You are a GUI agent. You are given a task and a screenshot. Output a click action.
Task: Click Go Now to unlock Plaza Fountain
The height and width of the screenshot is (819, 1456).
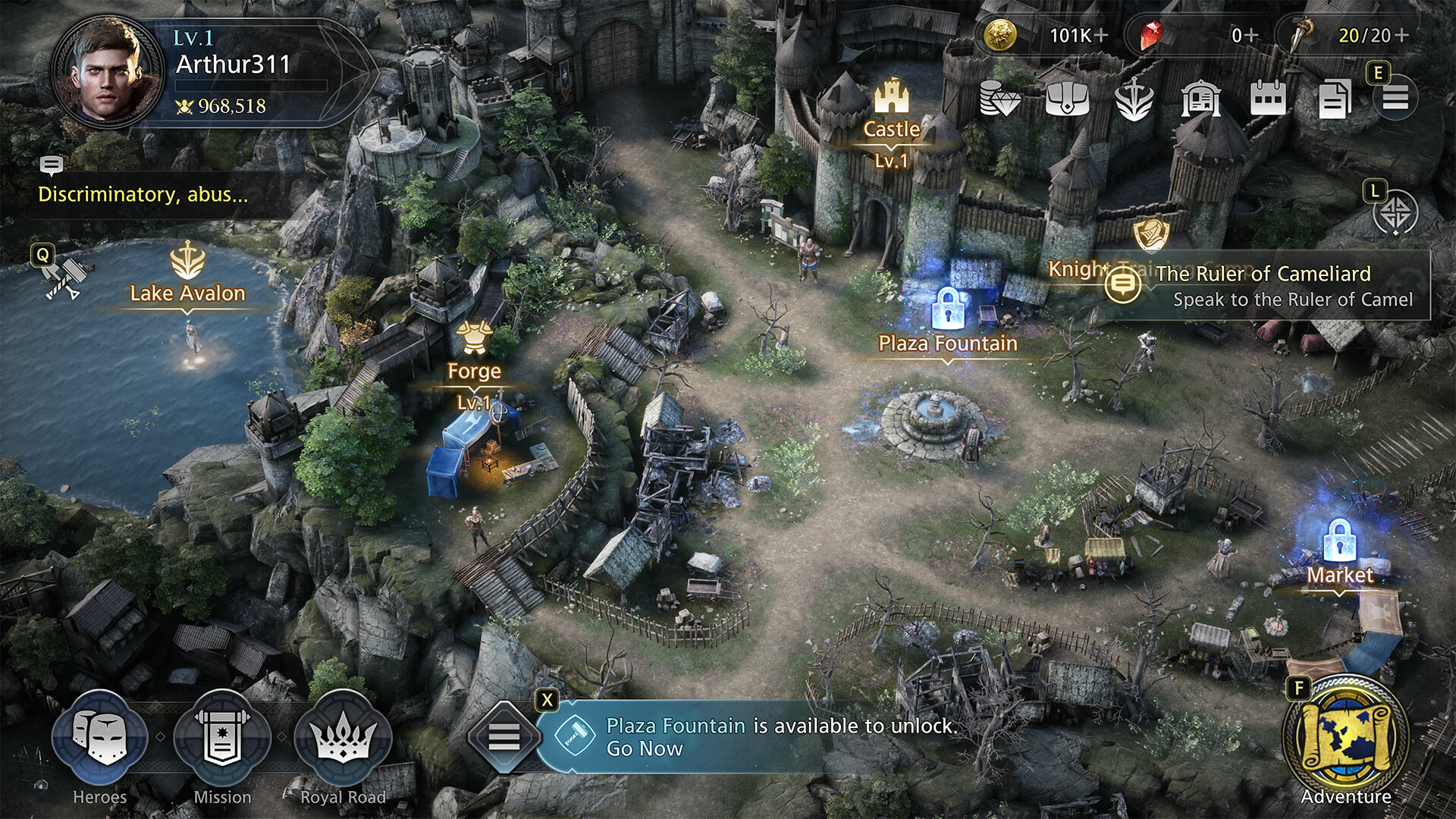point(645,750)
